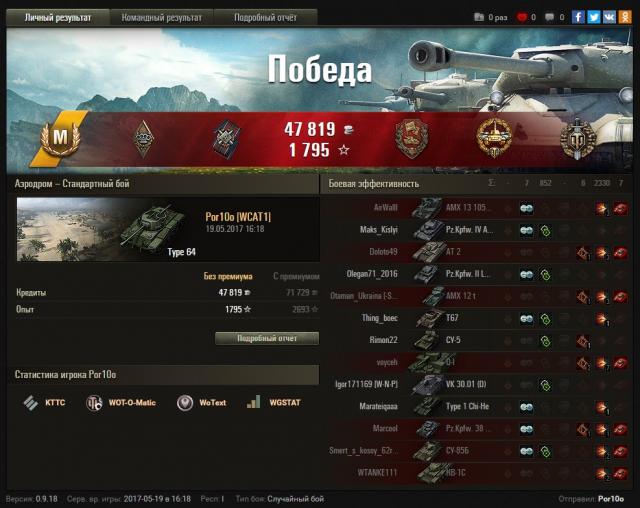Like the replay with the red heart
The image size is (640, 508).
click(521, 17)
